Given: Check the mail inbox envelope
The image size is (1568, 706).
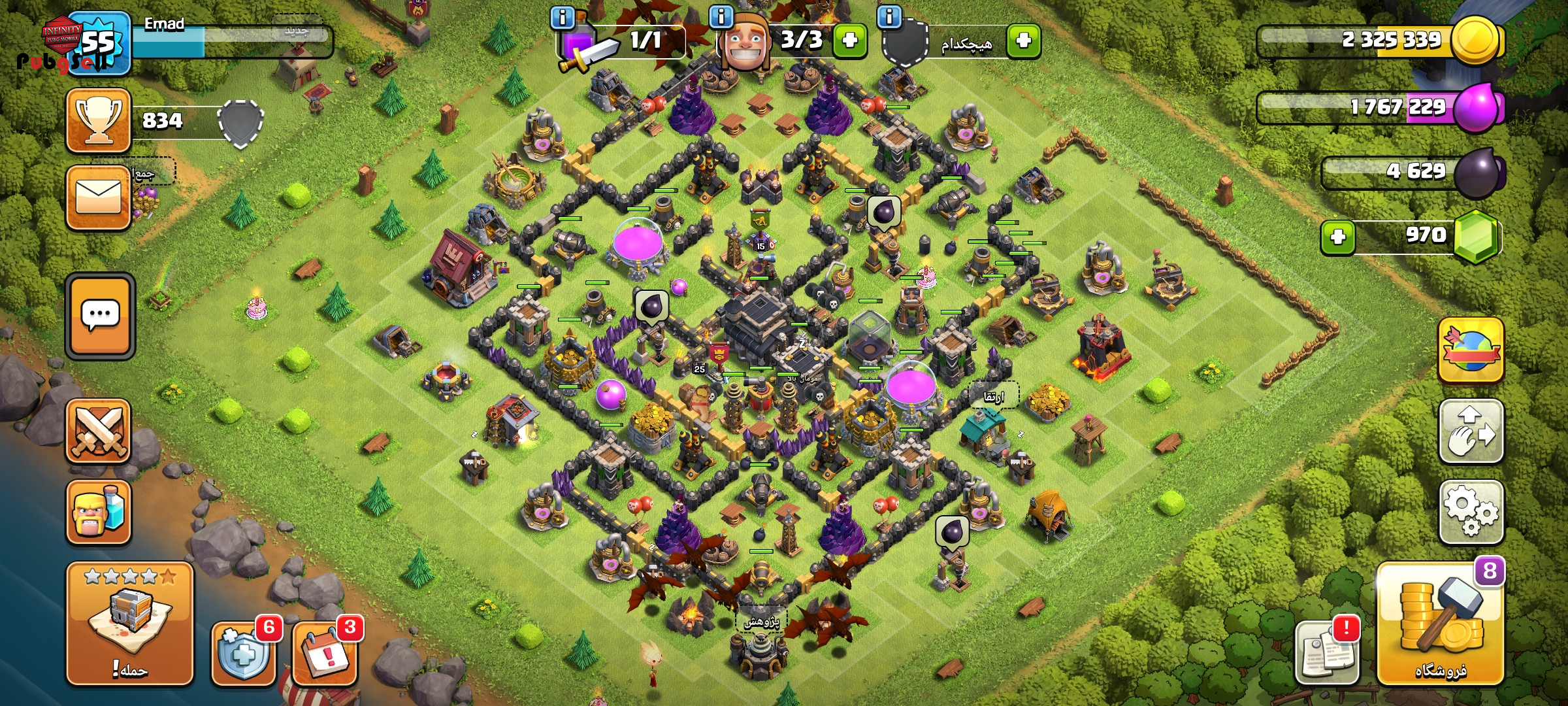Looking at the screenshot, I should click(99, 197).
